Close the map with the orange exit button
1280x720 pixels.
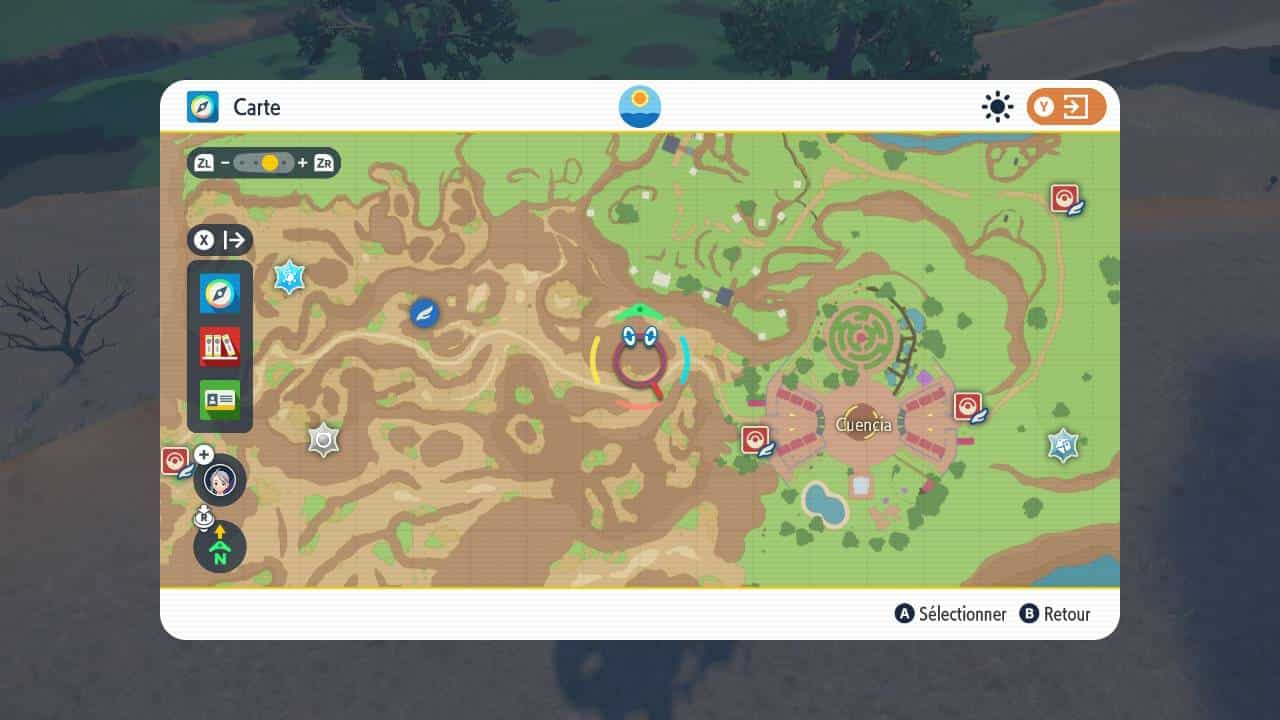click(1066, 108)
